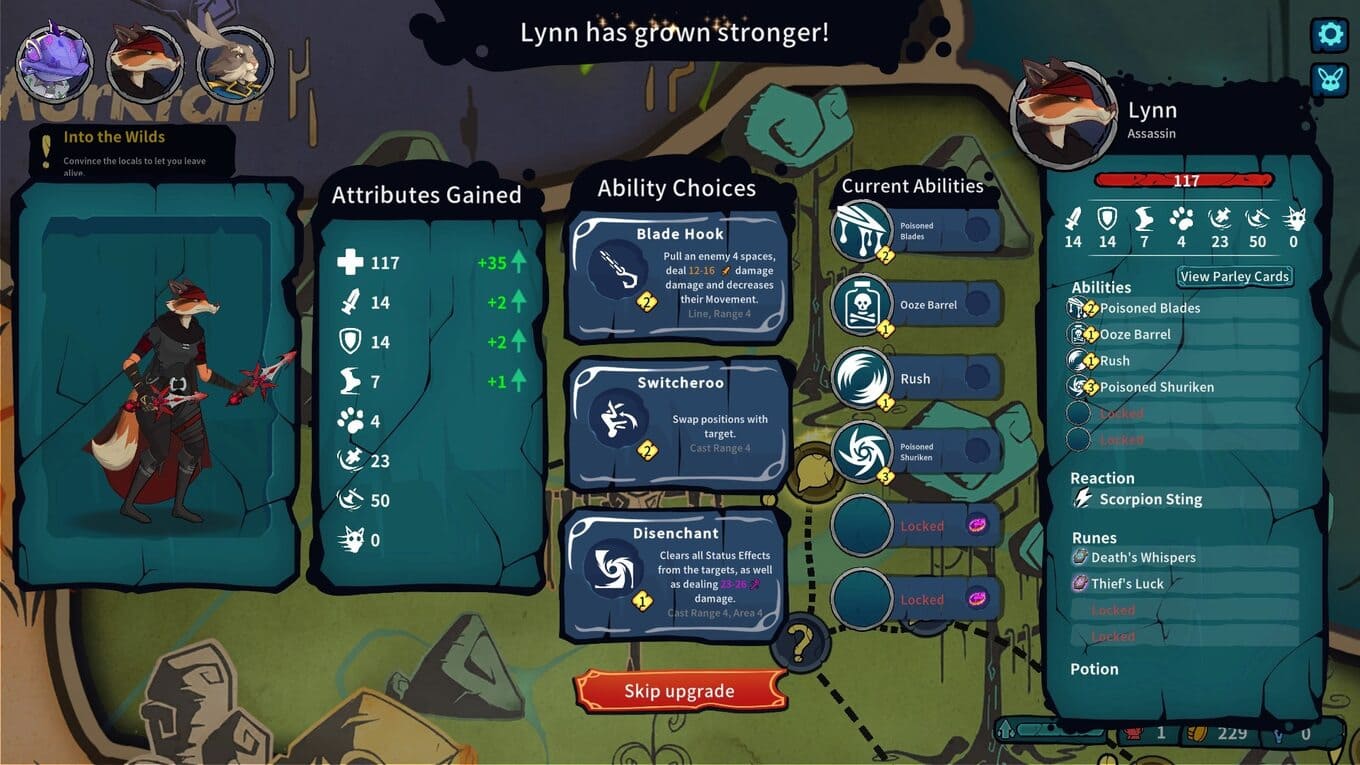Select the Poisoned Blades current ability
This screenshot has height=765, width=1360.
[x=915, y=231]
